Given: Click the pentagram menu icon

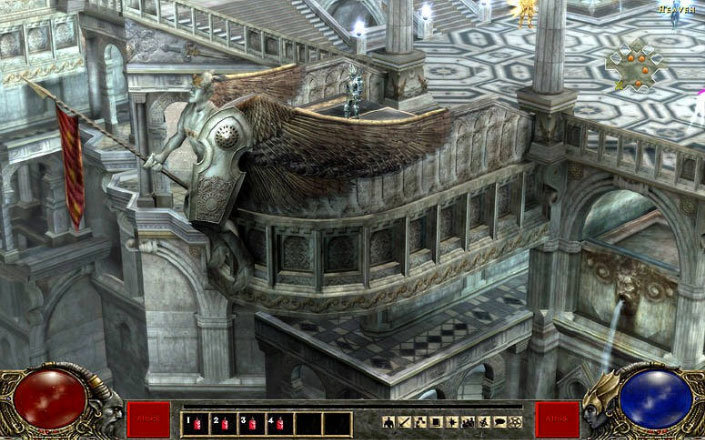Looking at the screenshot, I should (514, 423).
